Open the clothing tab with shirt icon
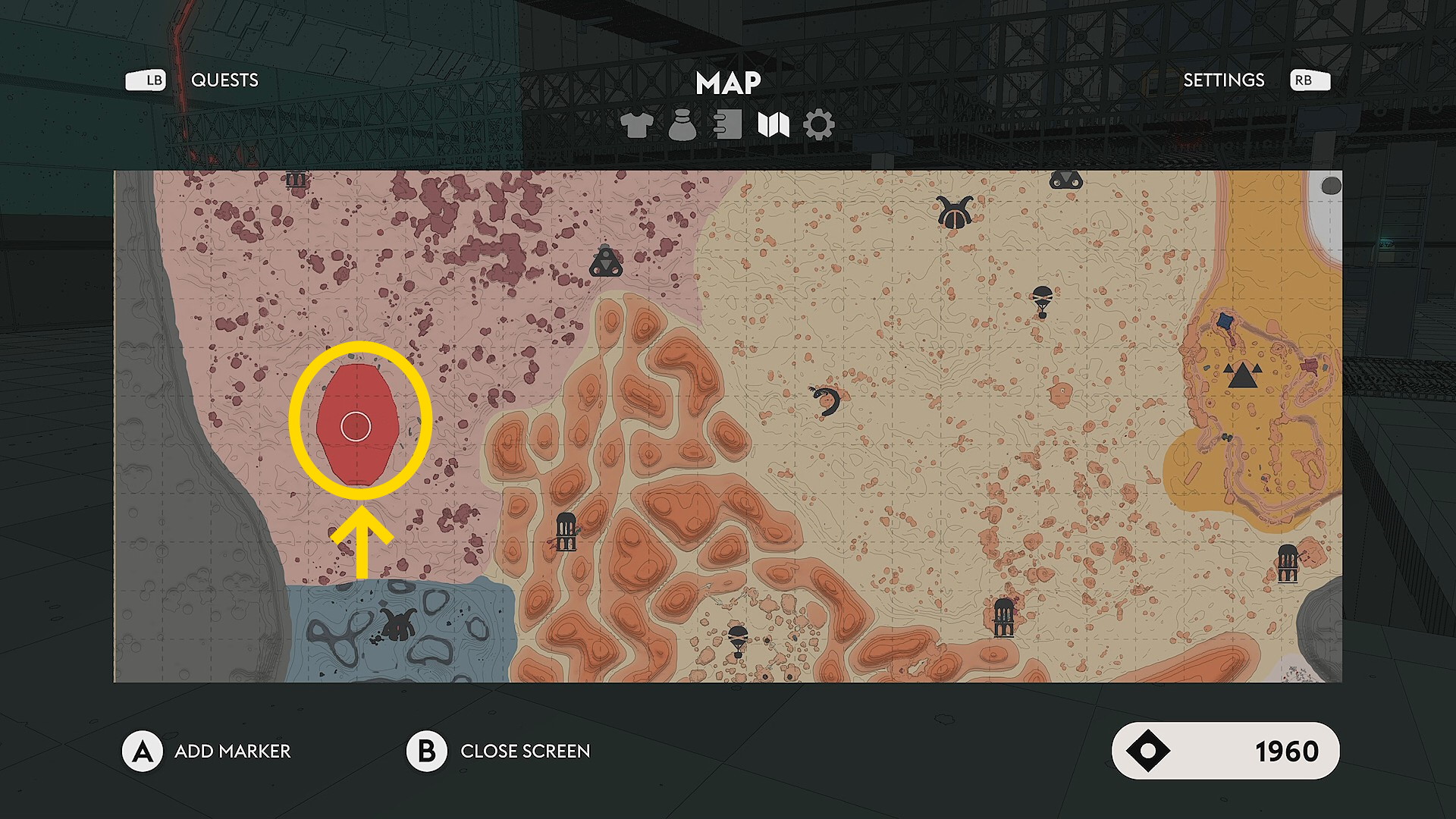Screen dimensions: 1456x819 (x=636, y=125)
